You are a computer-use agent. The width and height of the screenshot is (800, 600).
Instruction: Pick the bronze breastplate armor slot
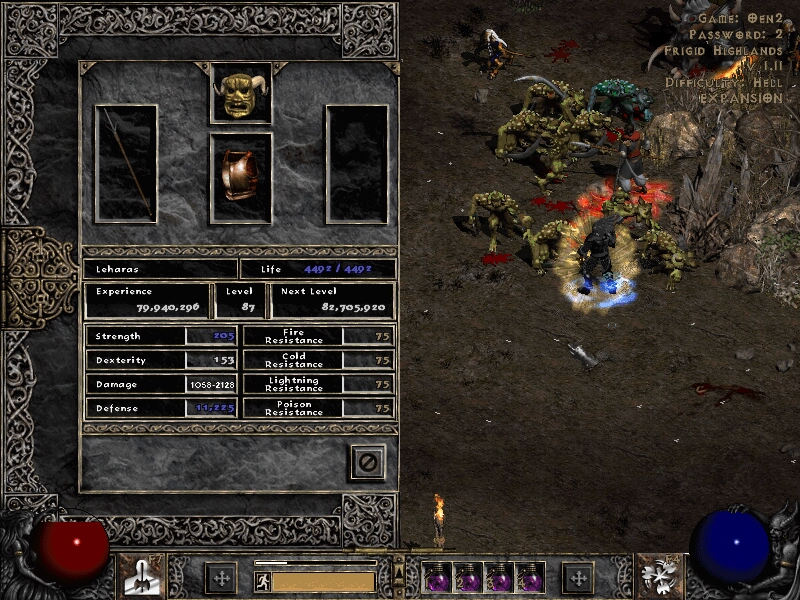pos(241,178)
